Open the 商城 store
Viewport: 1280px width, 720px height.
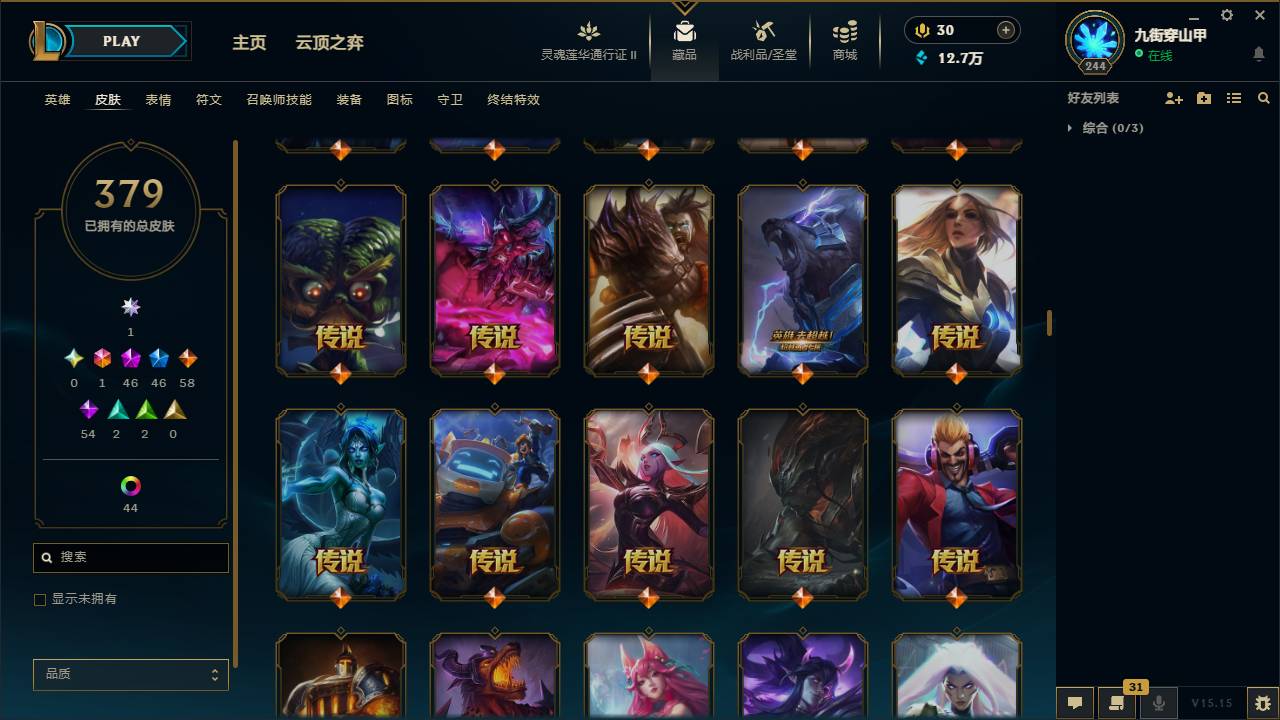pos(843,40)
